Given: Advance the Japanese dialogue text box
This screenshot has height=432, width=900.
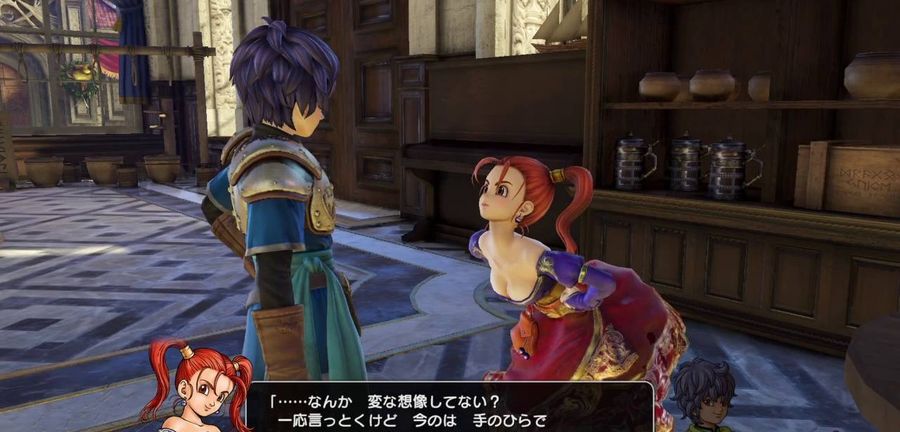Looking at the screenshot, I should [450, 407].
